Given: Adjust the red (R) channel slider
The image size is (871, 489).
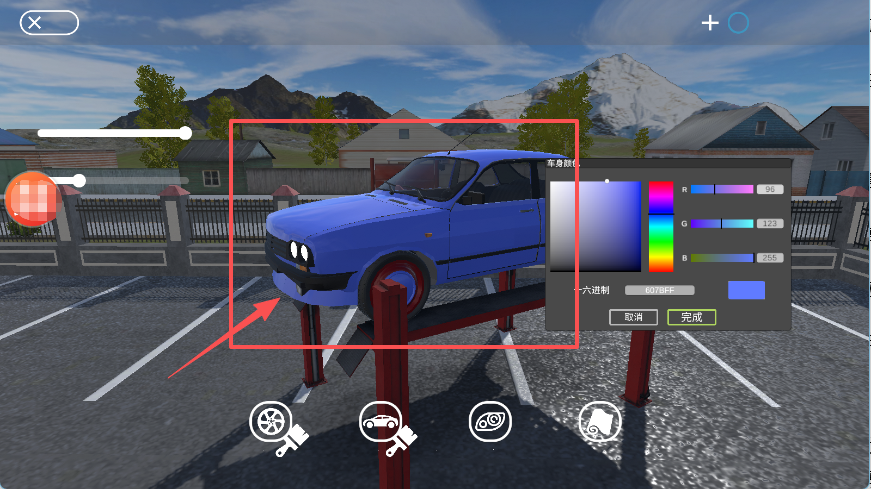Looking at the screenshot, I should (x=721, y=189).
